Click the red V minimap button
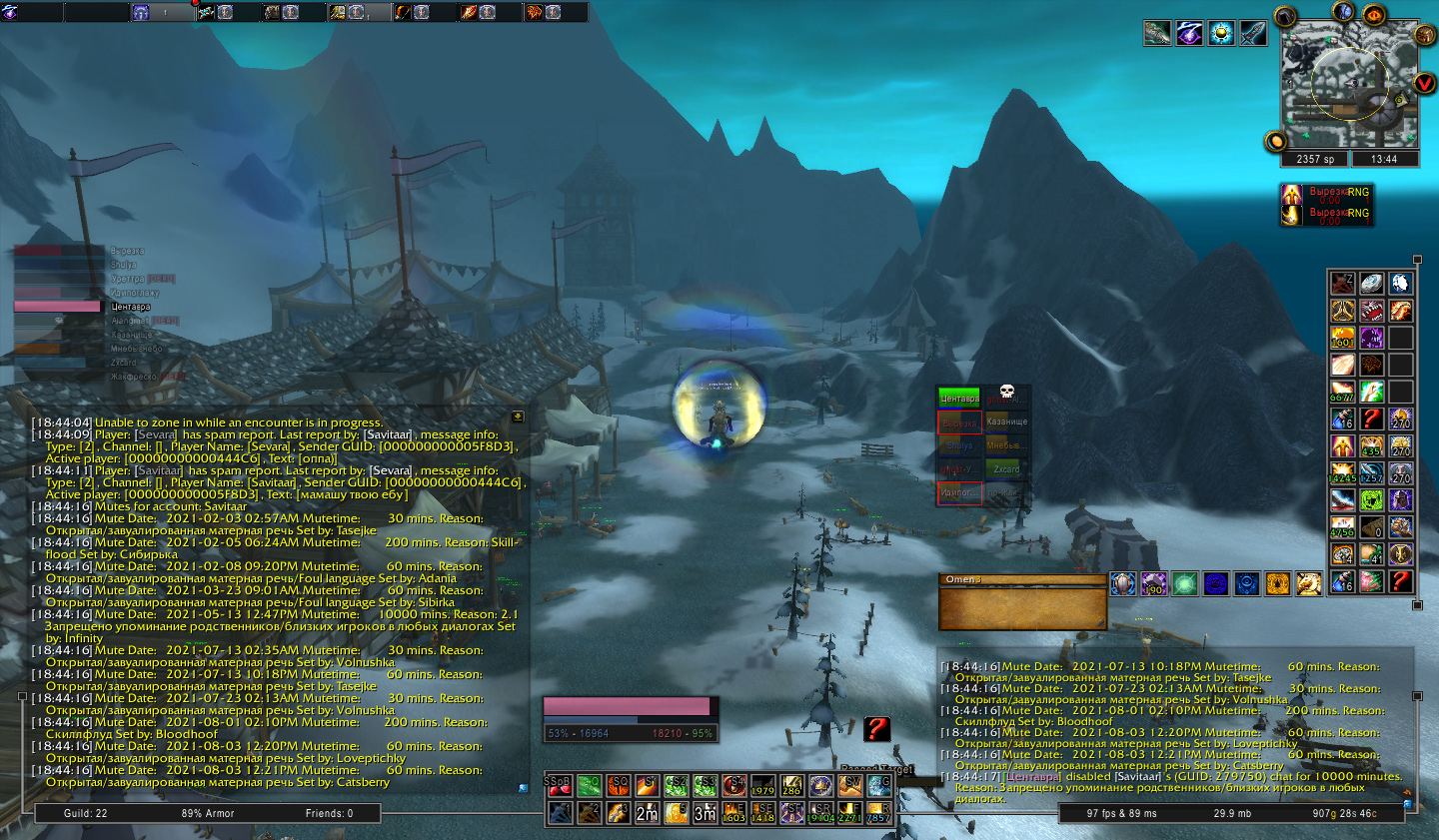Viewport: 1439px width, 840px height. [1425, 82]
